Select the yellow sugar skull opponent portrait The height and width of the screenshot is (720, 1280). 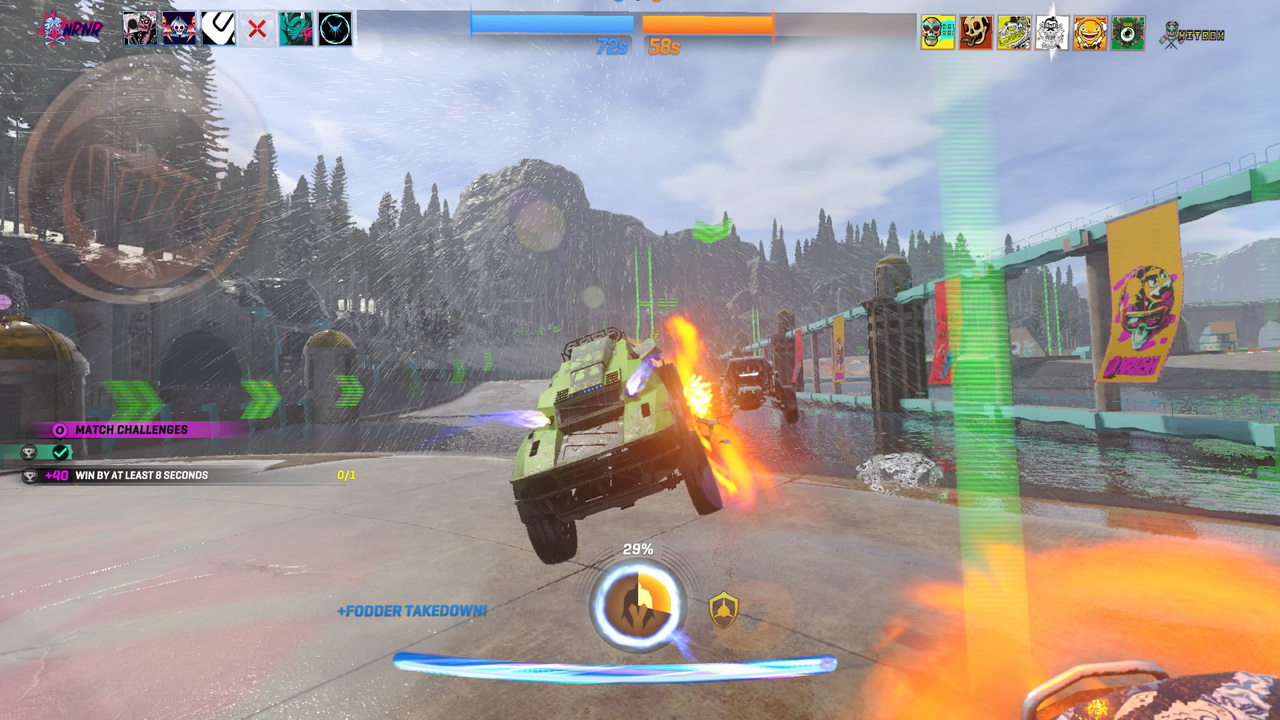[x=938, y=32]
